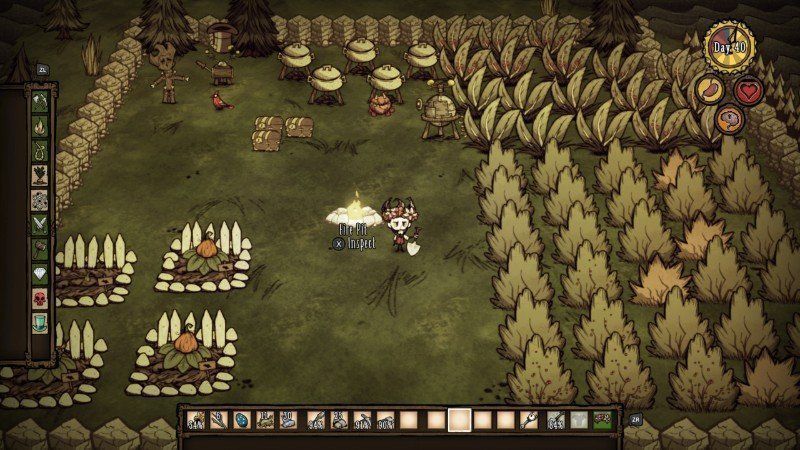800x450 pixels.
Task: Select the inventory tool at 90% durability
Action: point(385,421)
